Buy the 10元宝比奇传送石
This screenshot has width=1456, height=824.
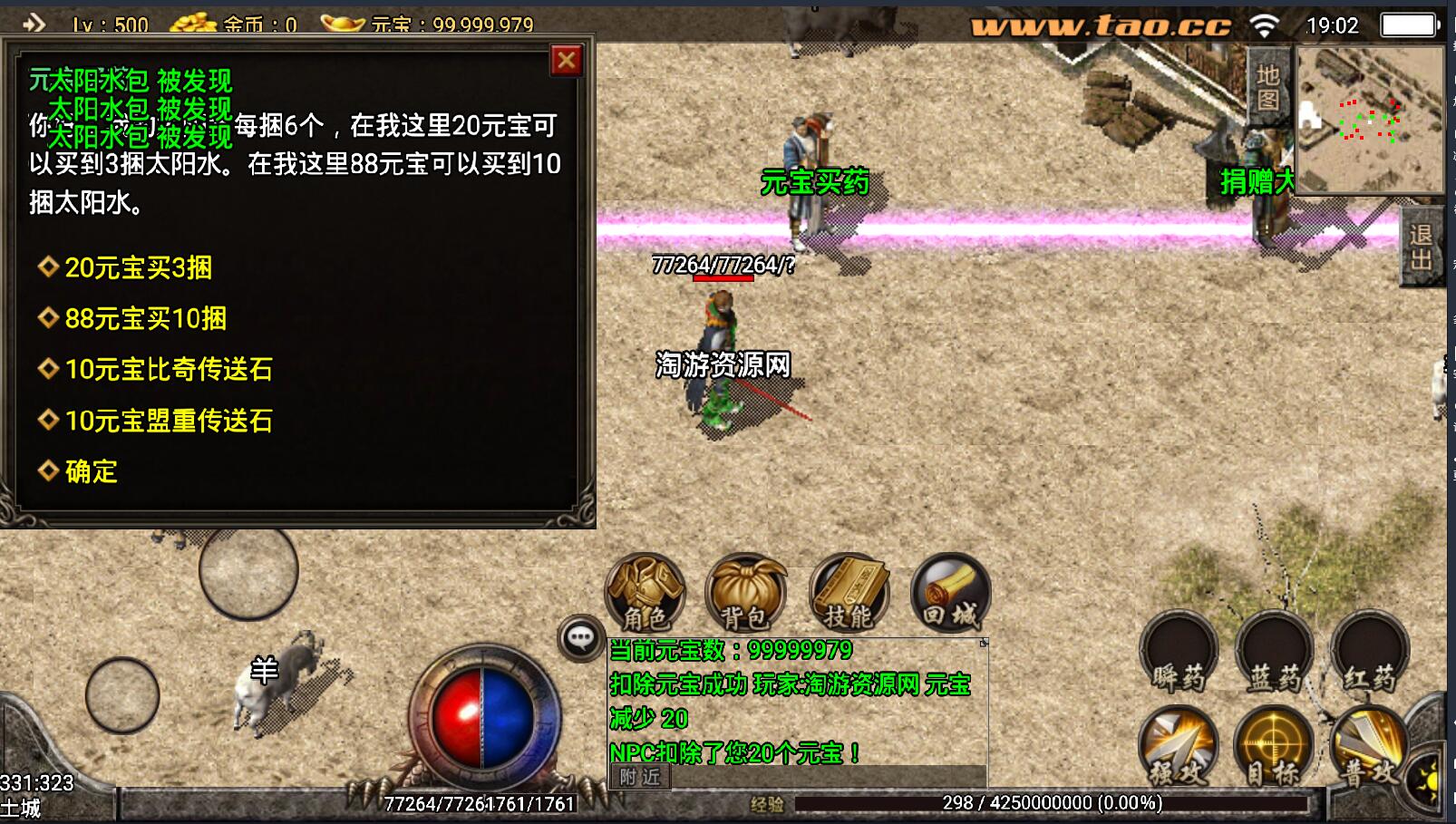[x=169, y=370]
